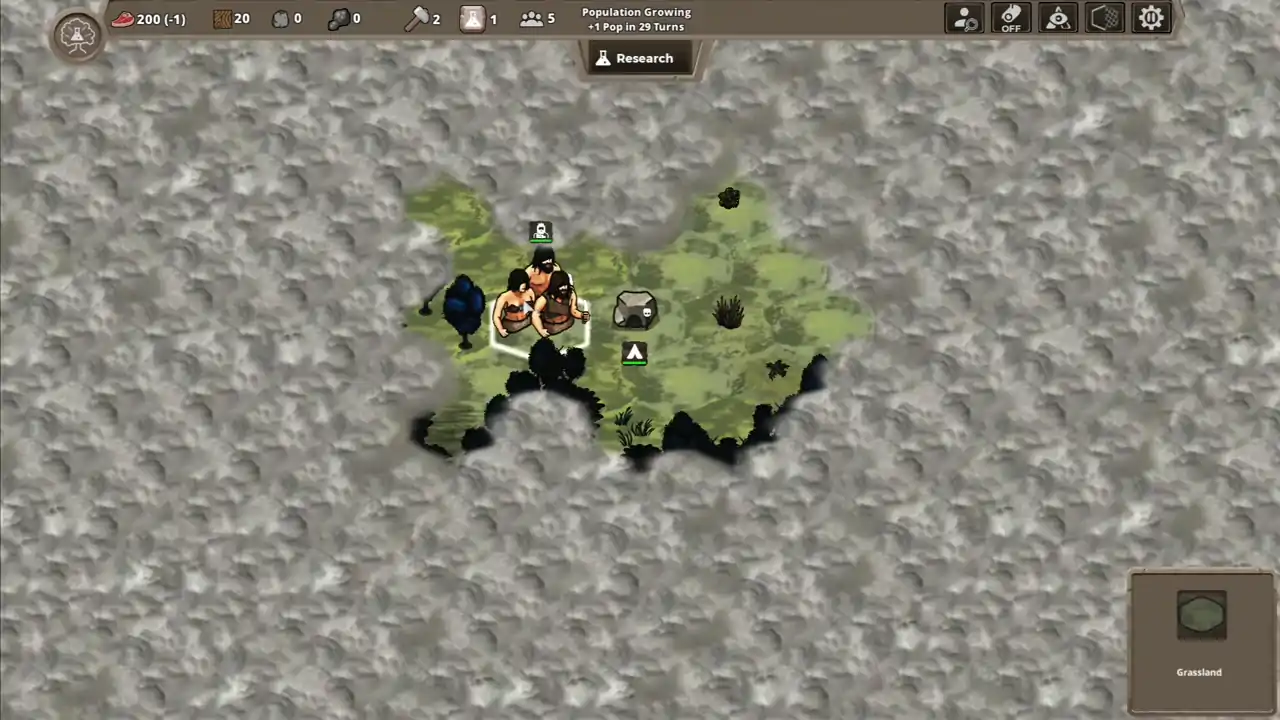Click the tent marker on the map
The height and width of the screenshot is (720, 1280).
click(635, 353)
